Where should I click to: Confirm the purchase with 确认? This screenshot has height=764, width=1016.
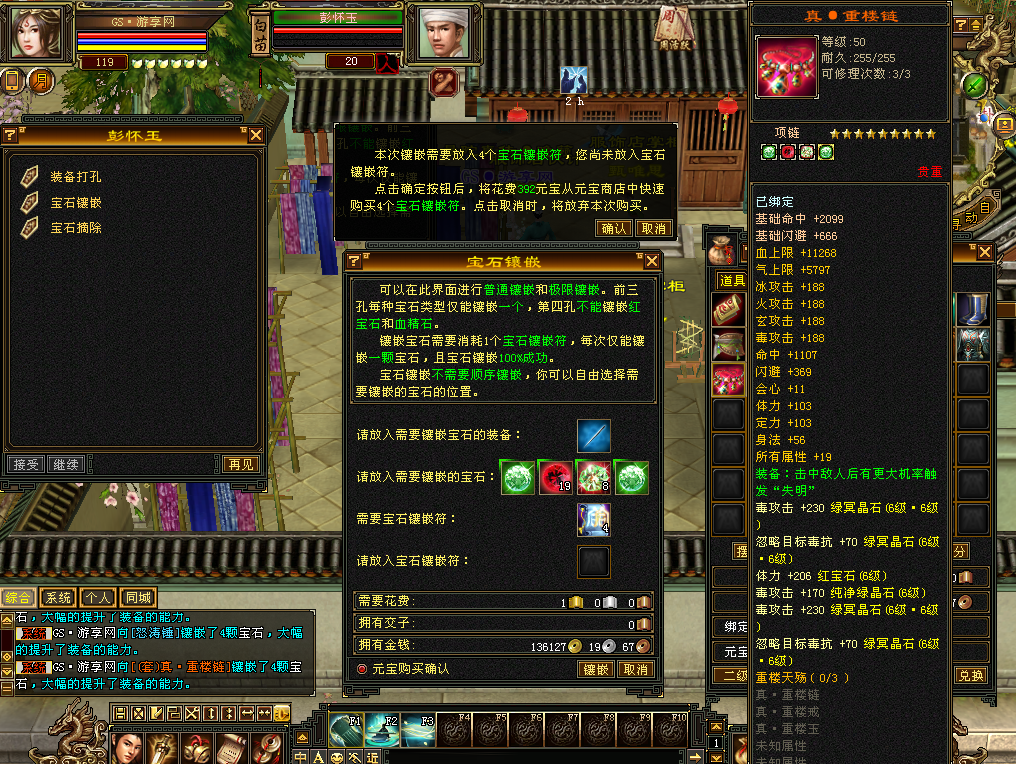tap(614, 228)
